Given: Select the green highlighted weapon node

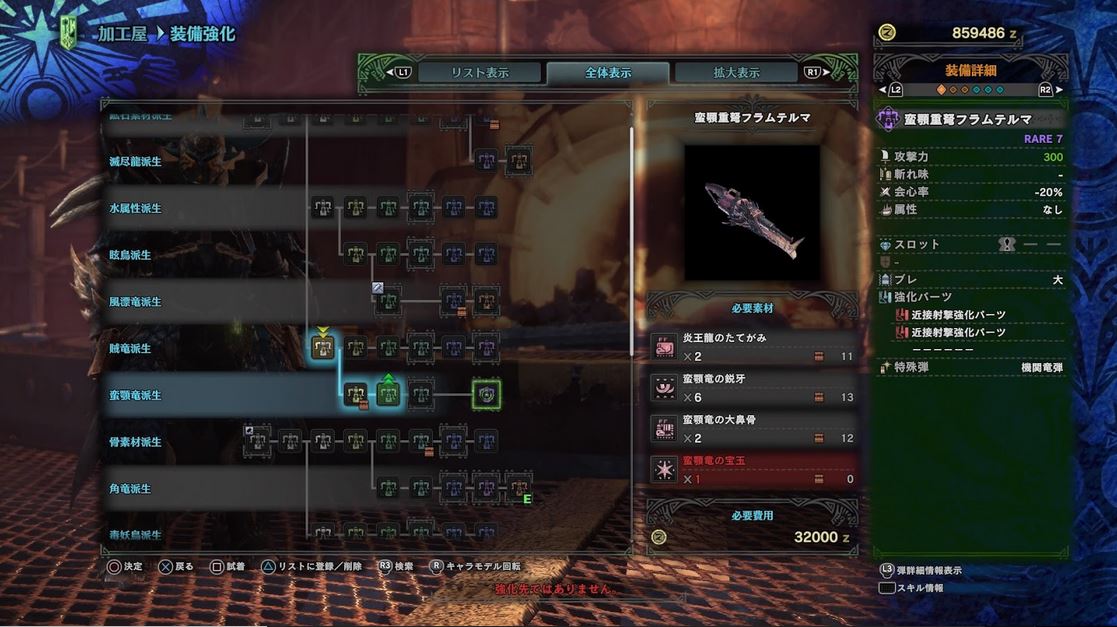Looking at the screenshot, I should (x=388, y=394).
